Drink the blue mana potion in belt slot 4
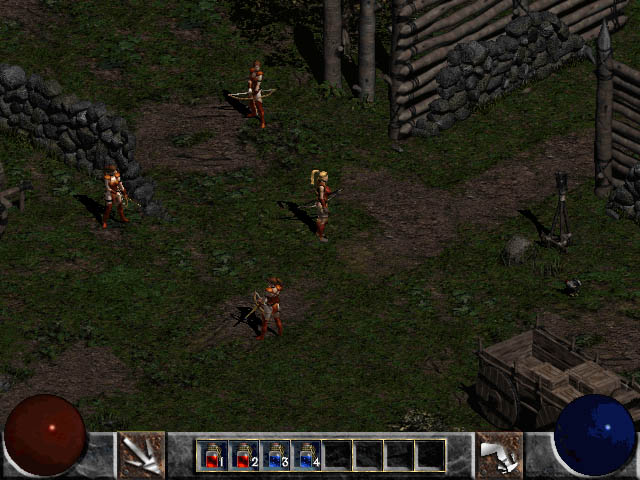640x480 pixels. pos(306,455)
